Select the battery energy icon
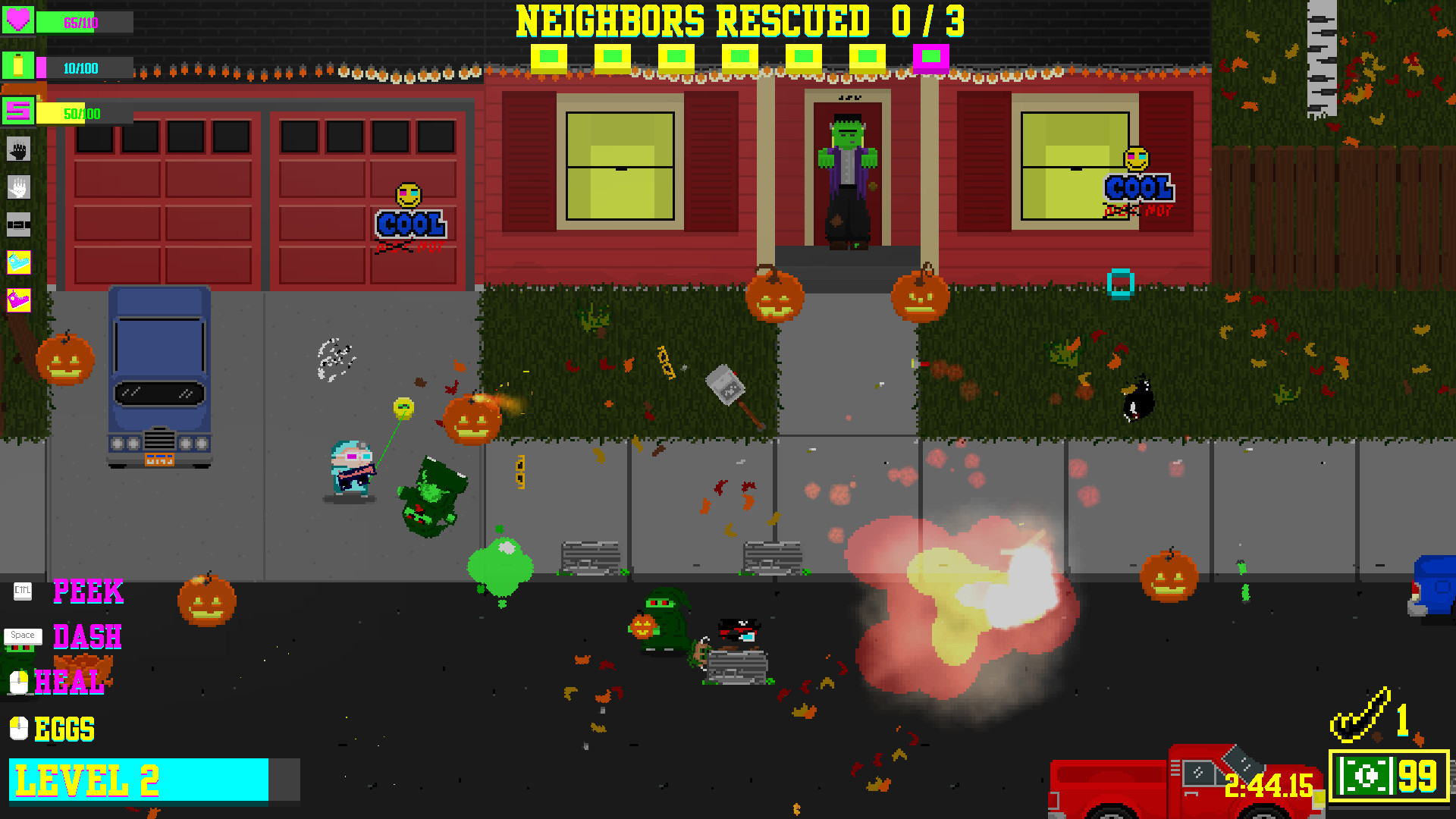The image size is (1456, 819). [x=20, y=67]
